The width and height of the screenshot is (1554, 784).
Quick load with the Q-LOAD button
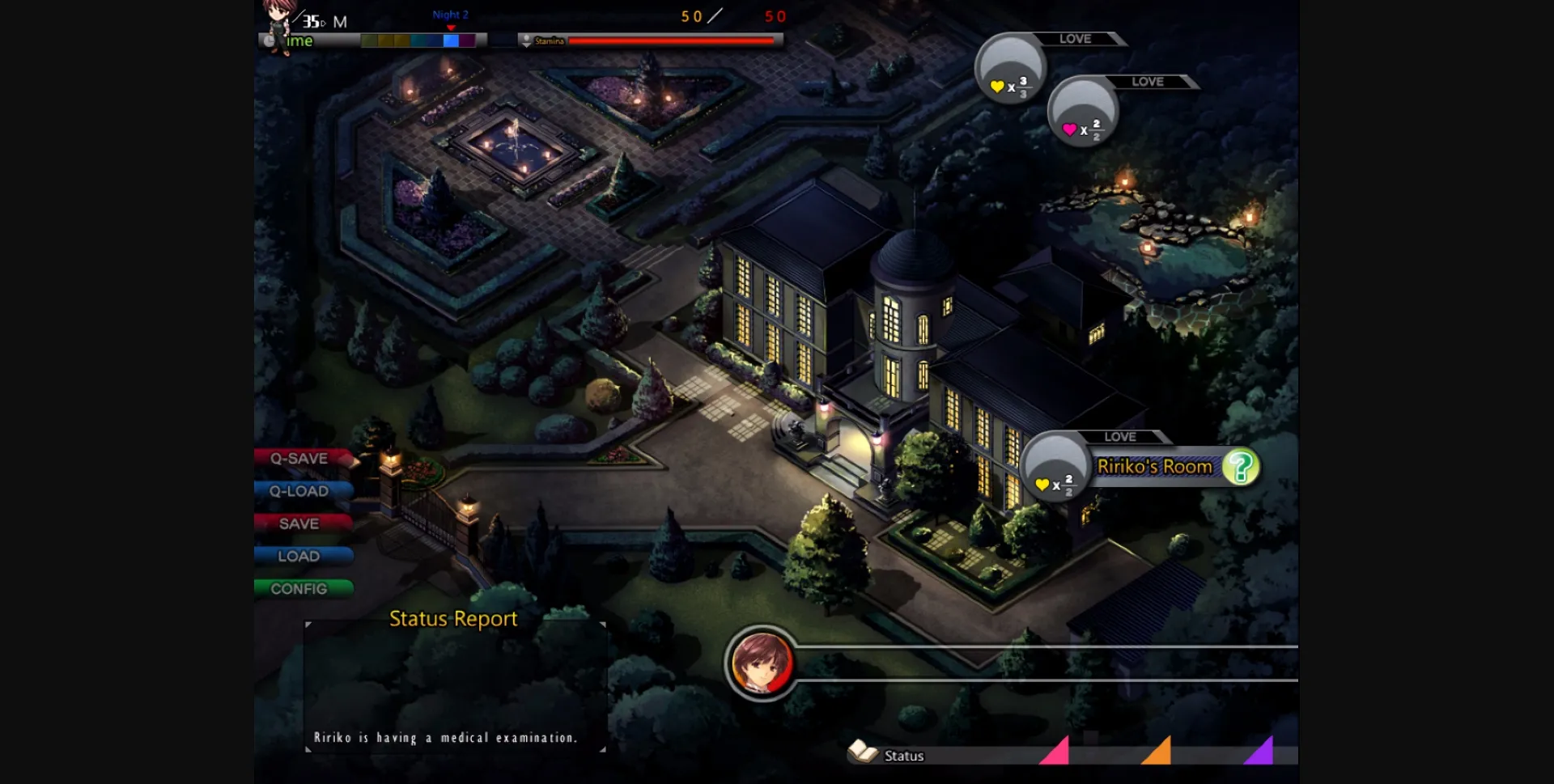click(299, 491)
